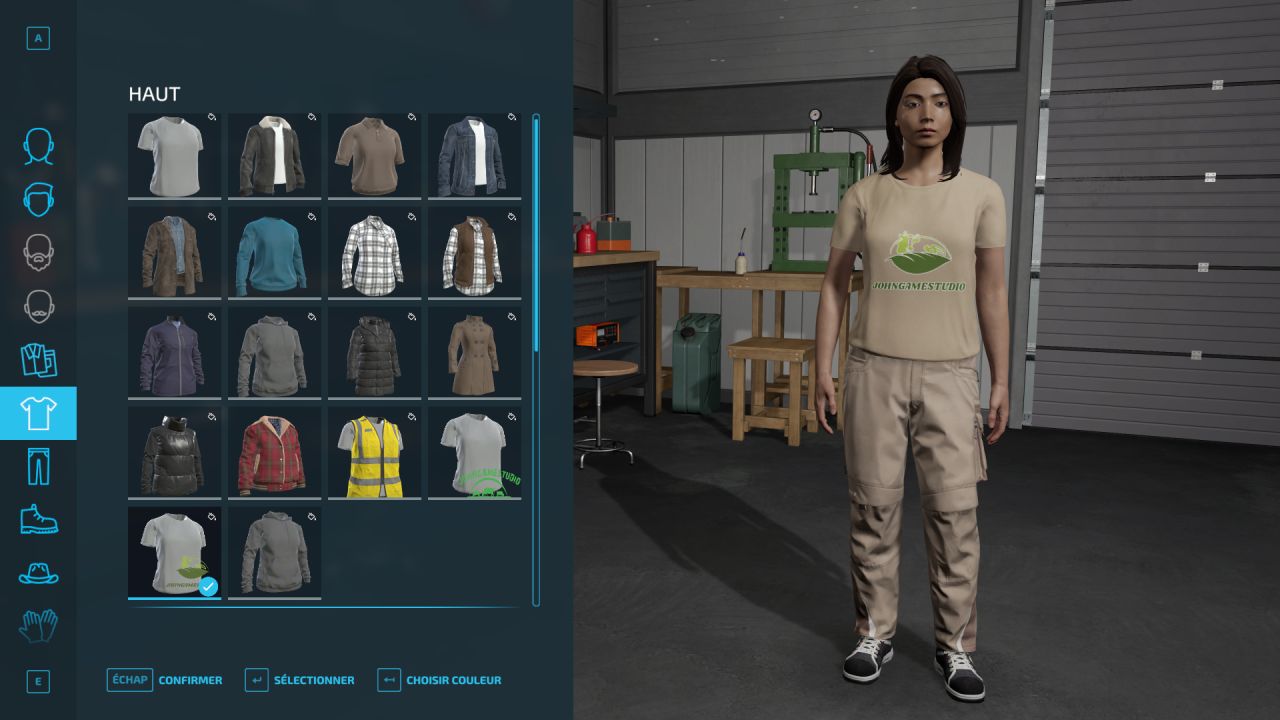Open the beard customization options
Screen dimensions: 1280x720
click(x=38, y=253)
